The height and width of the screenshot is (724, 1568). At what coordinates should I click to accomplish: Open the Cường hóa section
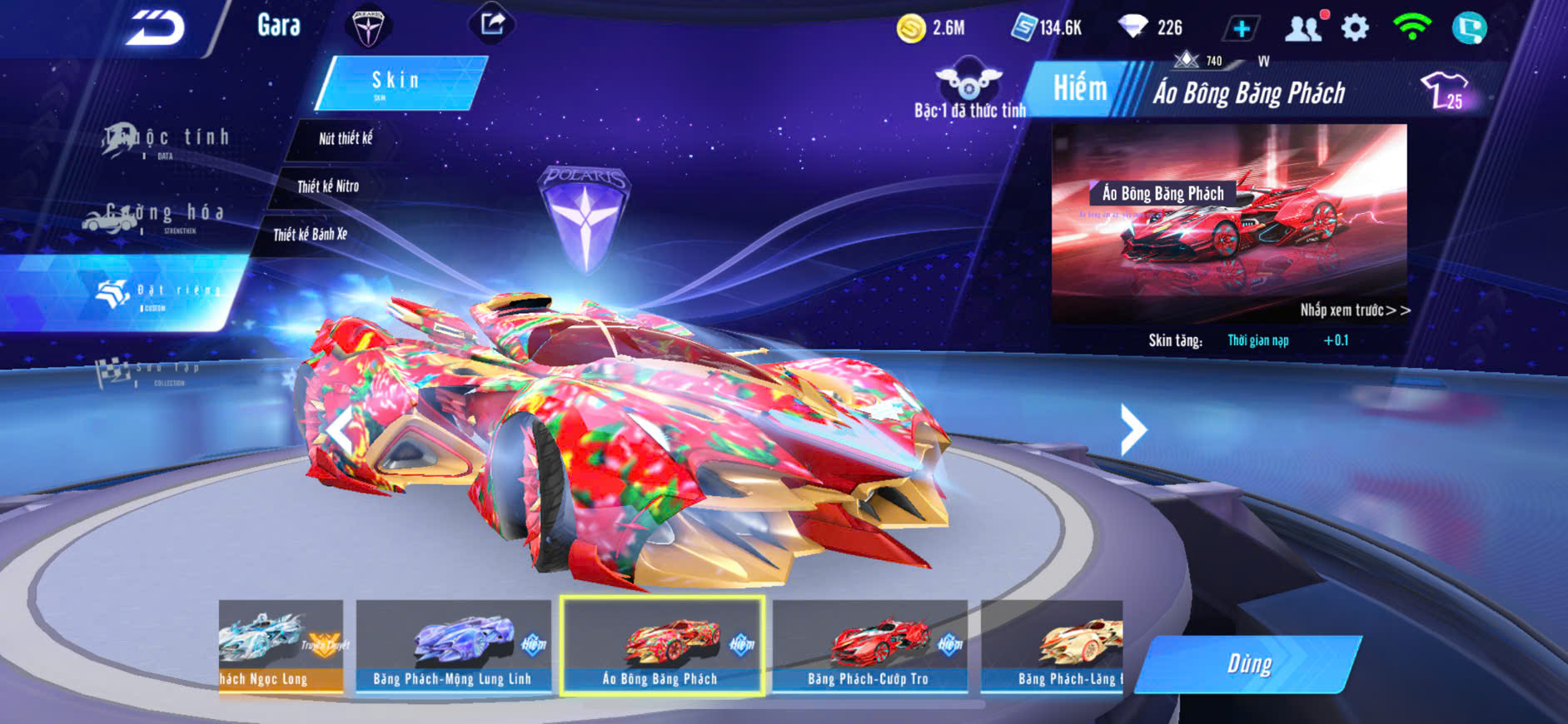point(155,216)
